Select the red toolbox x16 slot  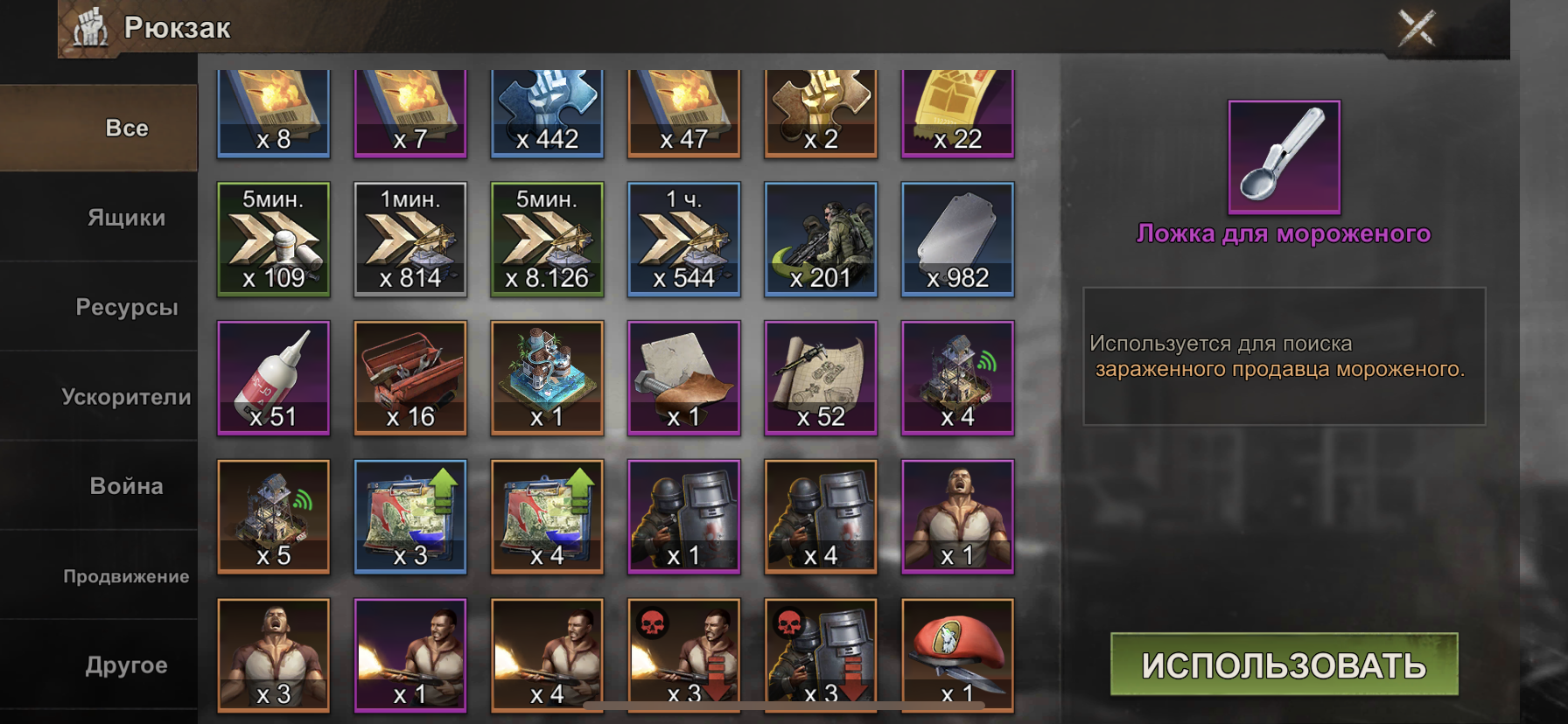(410, 378)
